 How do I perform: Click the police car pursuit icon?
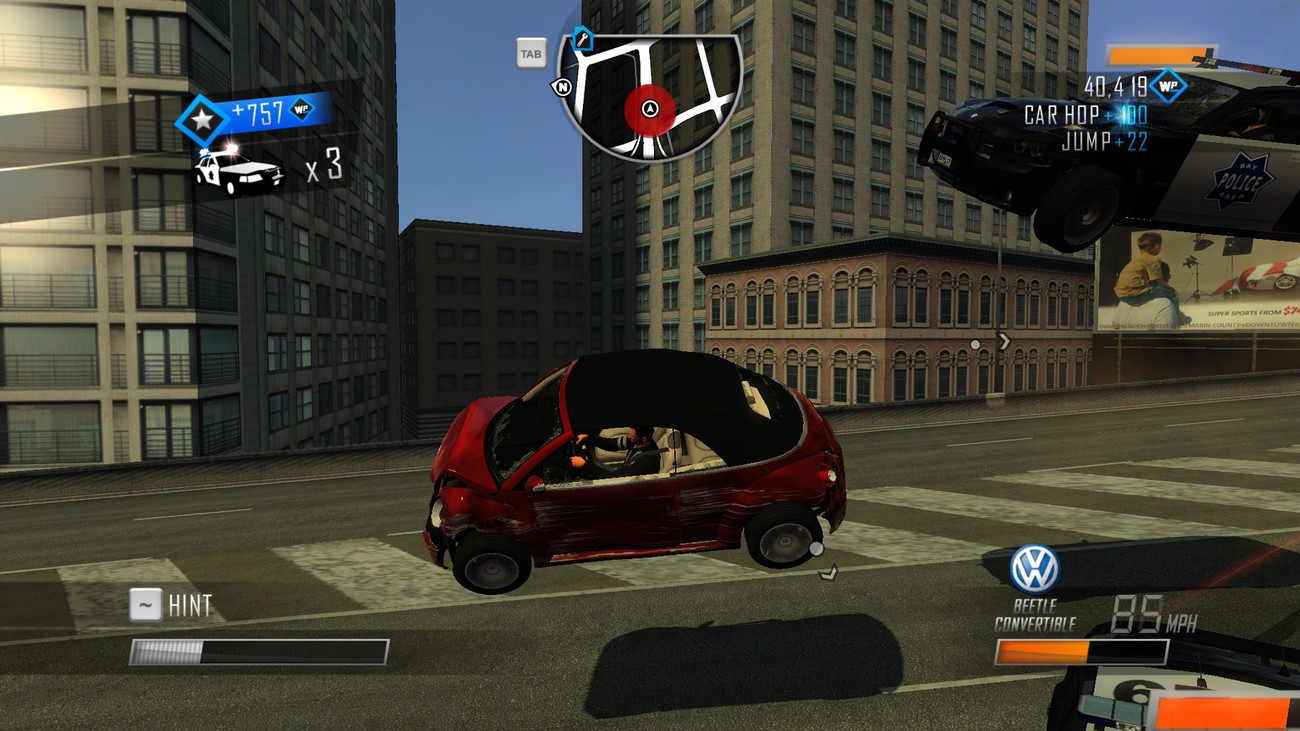(239, 170)
